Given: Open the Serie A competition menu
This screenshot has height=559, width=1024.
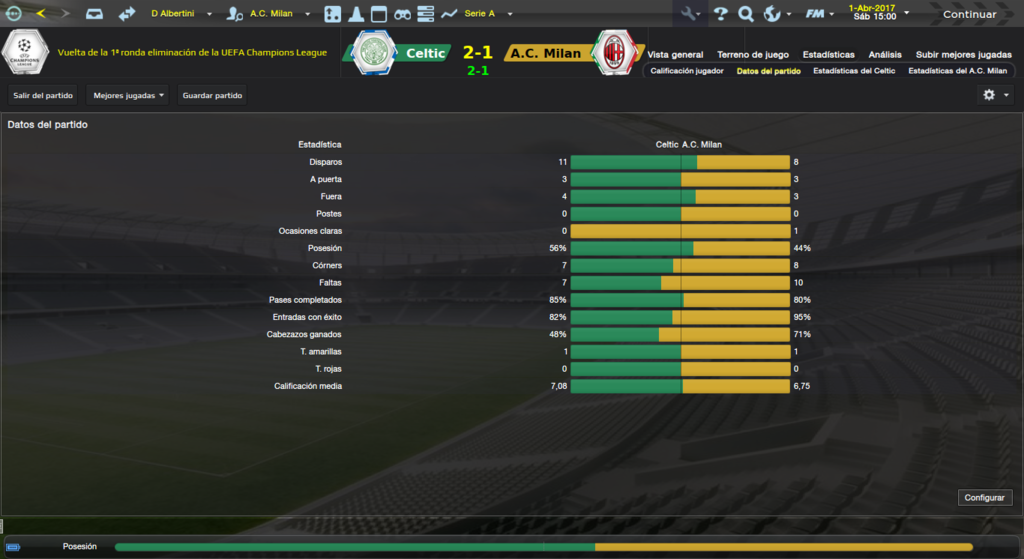Looking at the screenshot, I should point(487,14).
